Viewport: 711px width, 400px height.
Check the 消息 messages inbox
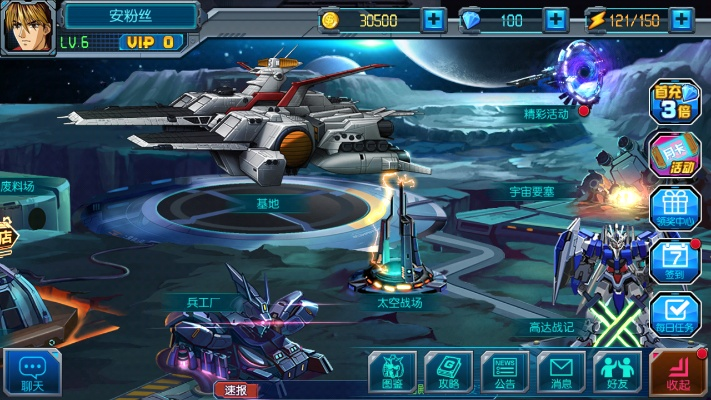(561, 371)
